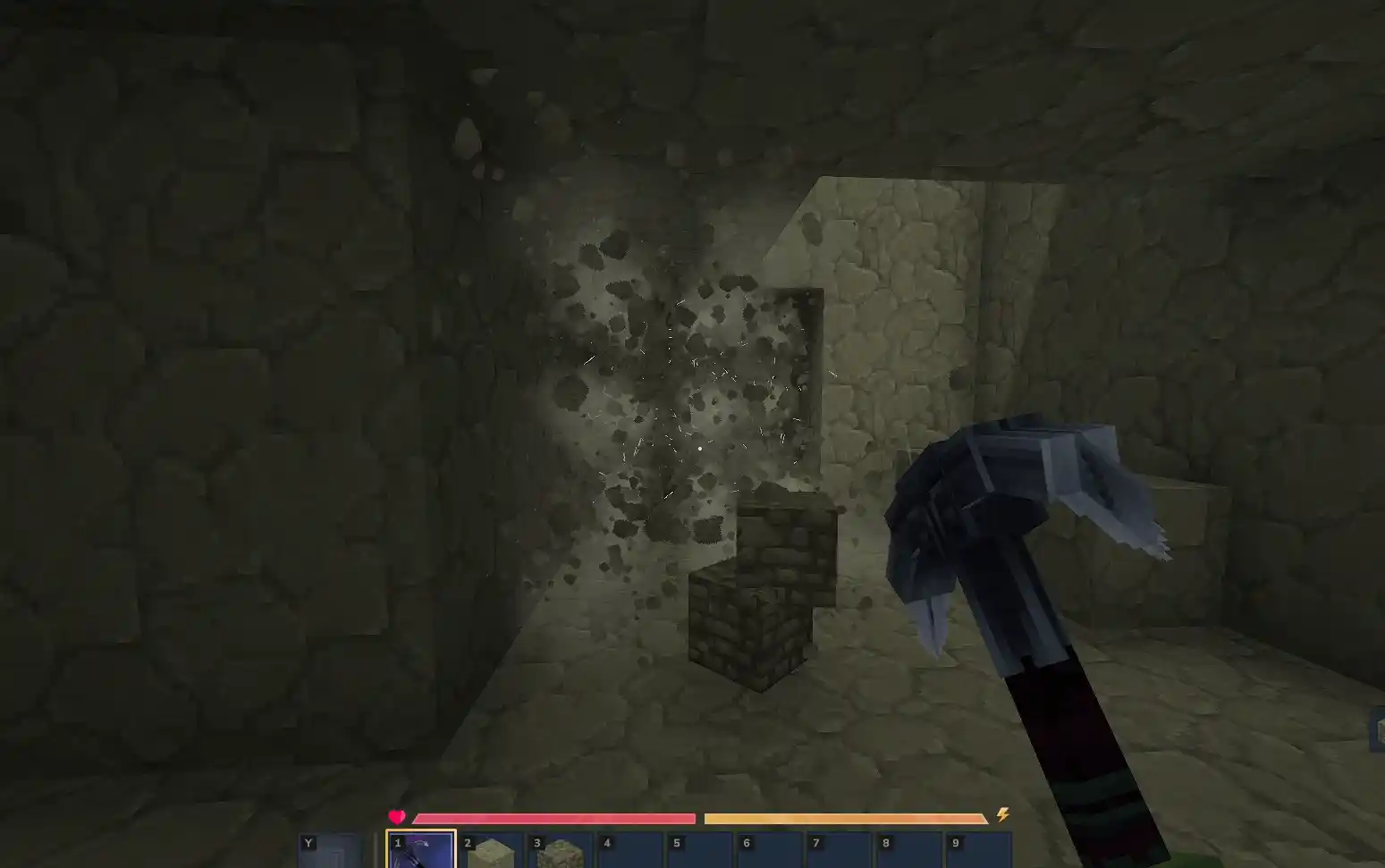The image size is (1385, 868).
Task: Click the heart icon beside the health bar
Action: (396, 816)
